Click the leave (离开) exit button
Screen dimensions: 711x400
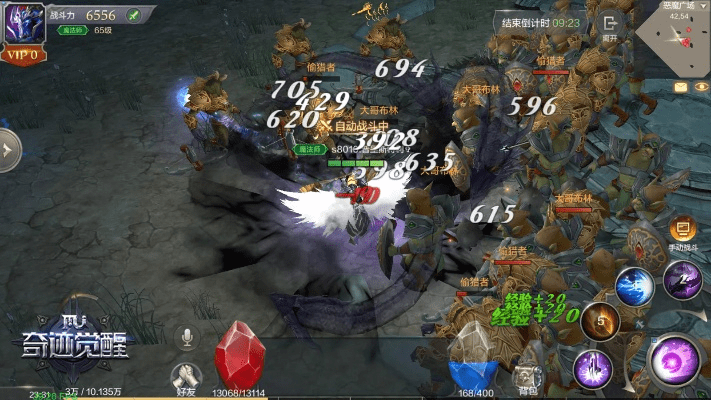(x=609, y=26)
